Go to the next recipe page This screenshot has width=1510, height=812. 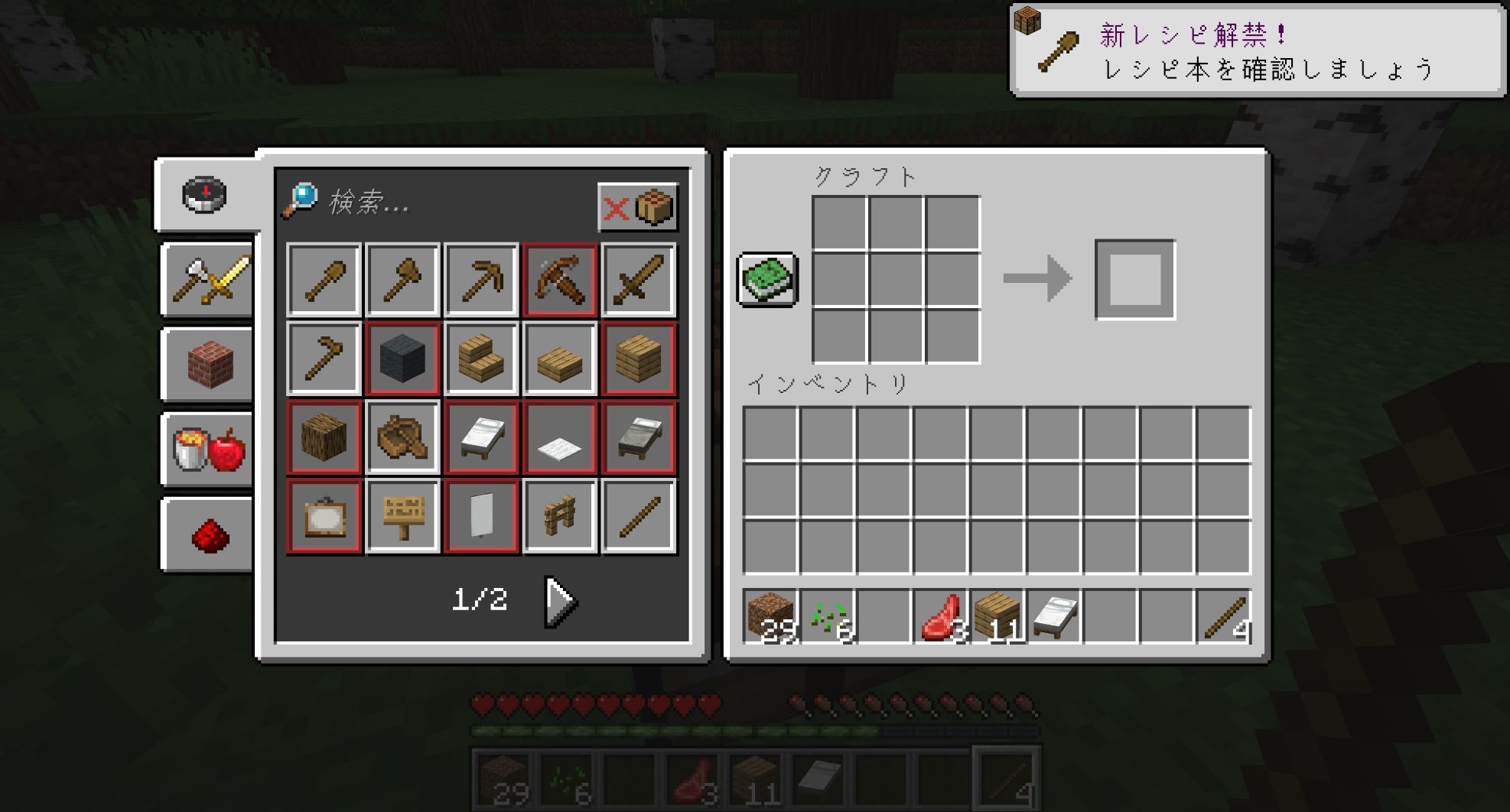pyautogui.click(x=561, y=602)
